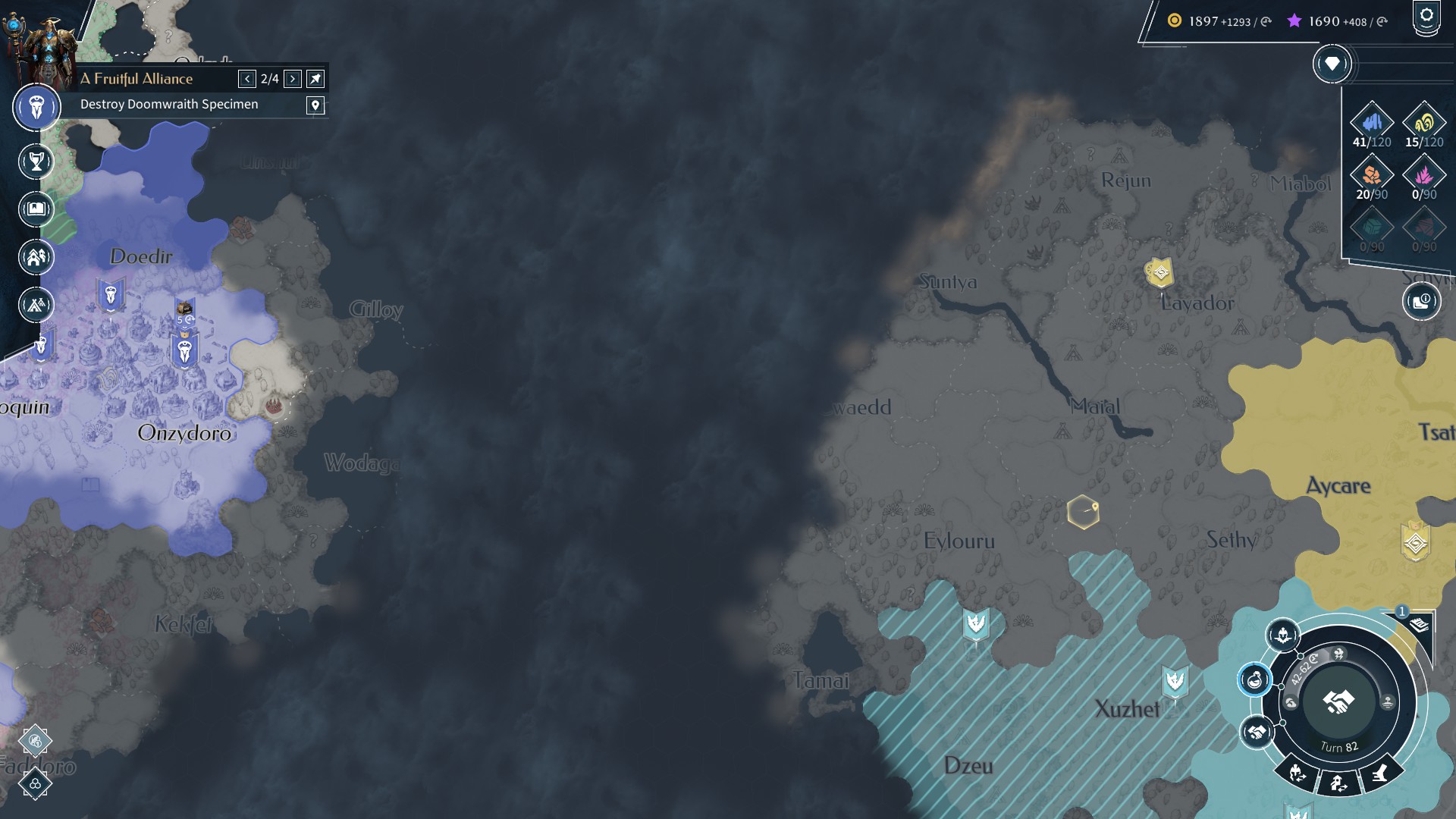Select the trophy rankings icon in the left sidebar
Viewport: 1456px width, 819px height.
[35, 162]
